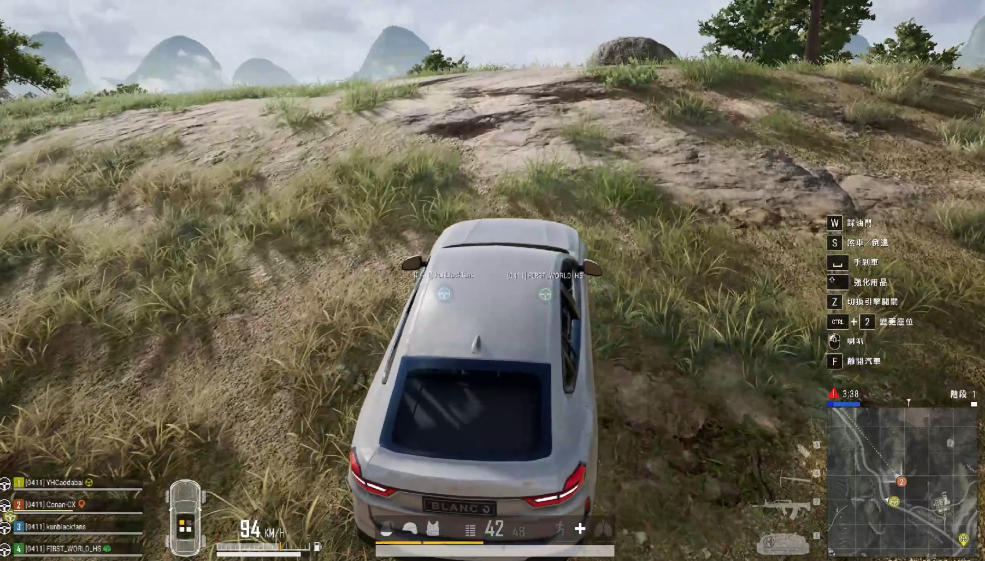Click the helmet equipment icon
Image resolution: width=985 pixels, height=561 pixels.
(x=410, y=529)
